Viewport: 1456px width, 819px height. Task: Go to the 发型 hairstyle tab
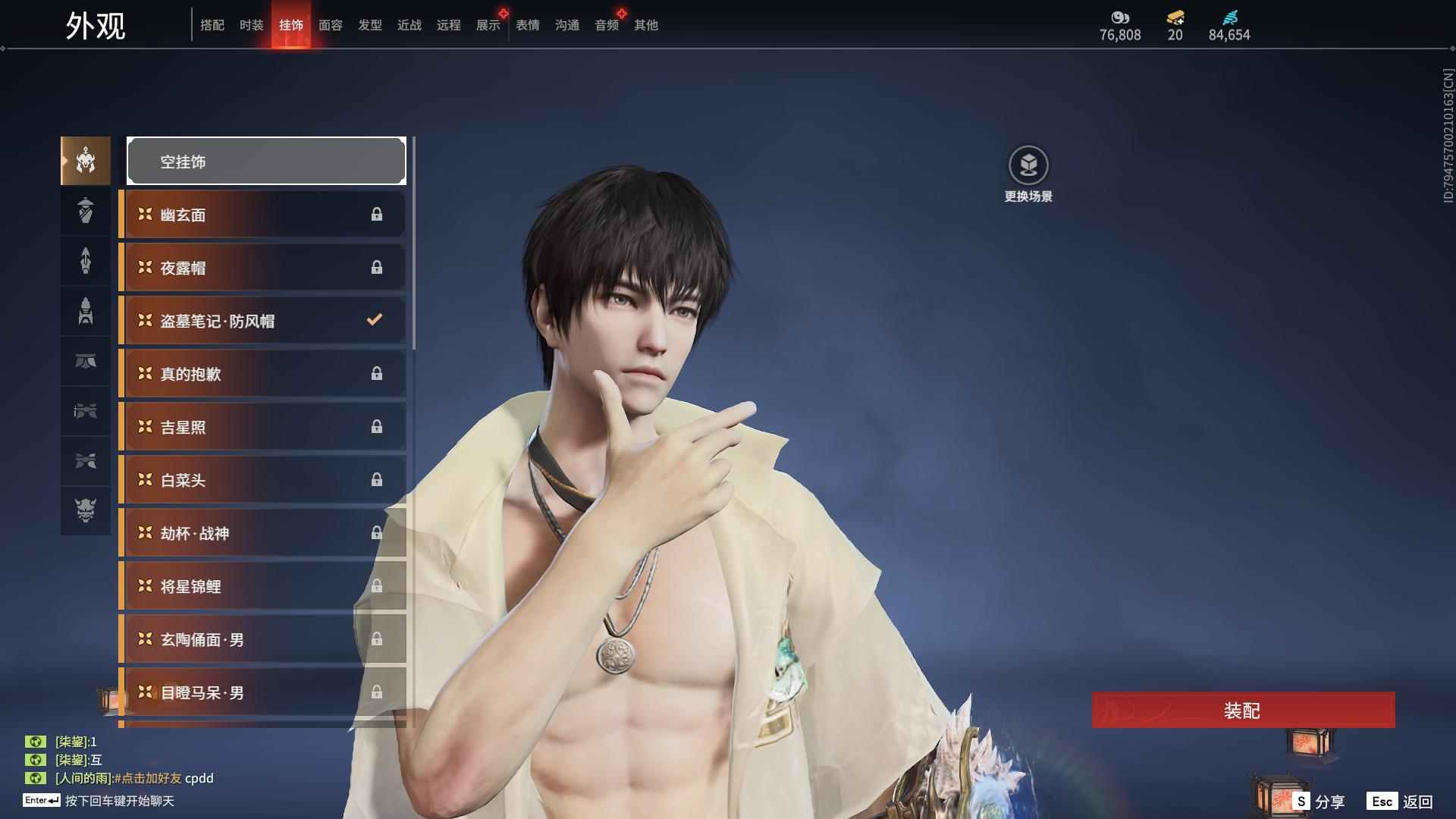coord(370,25)
